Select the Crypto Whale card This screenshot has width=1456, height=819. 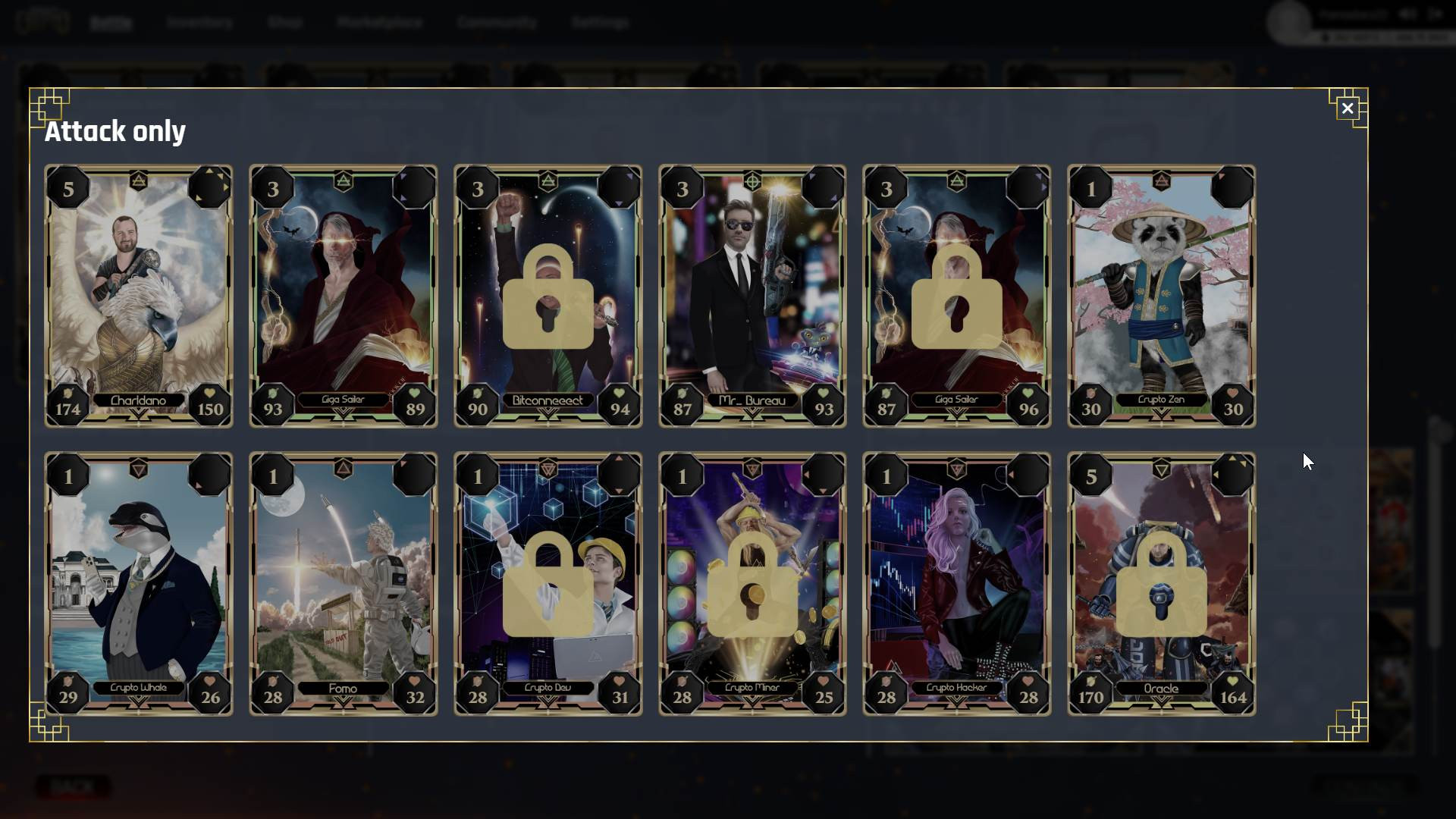[139, 584]
